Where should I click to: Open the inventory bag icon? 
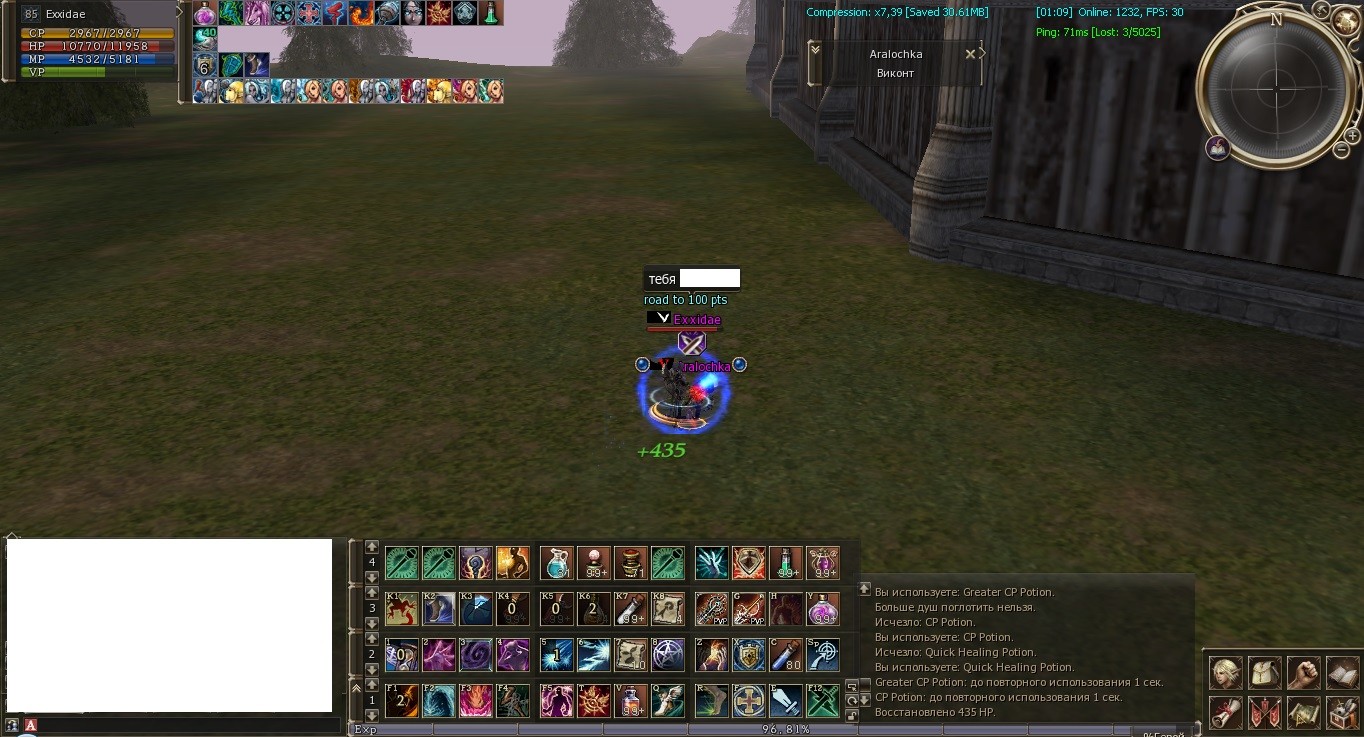tap(1264, 673)
